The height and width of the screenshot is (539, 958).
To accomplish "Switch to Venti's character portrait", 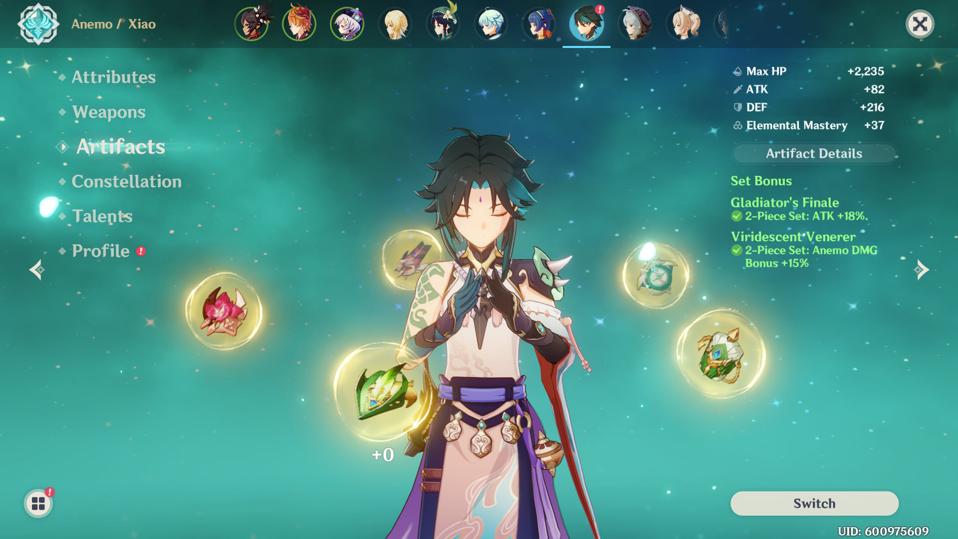I will [443, 23].
